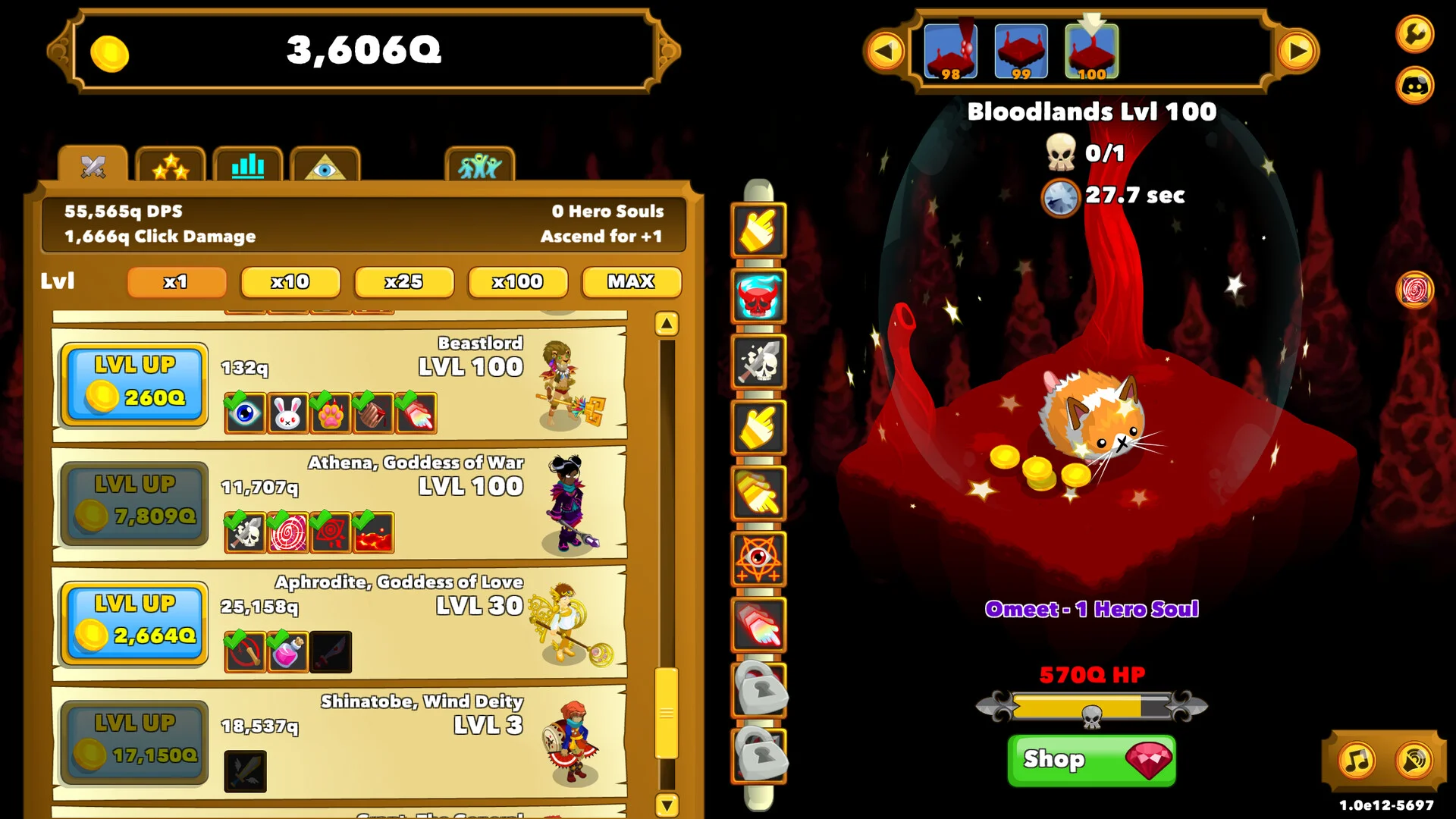Level up Beastlord for 260Q
1456x819 pixels.
(134, 383)
